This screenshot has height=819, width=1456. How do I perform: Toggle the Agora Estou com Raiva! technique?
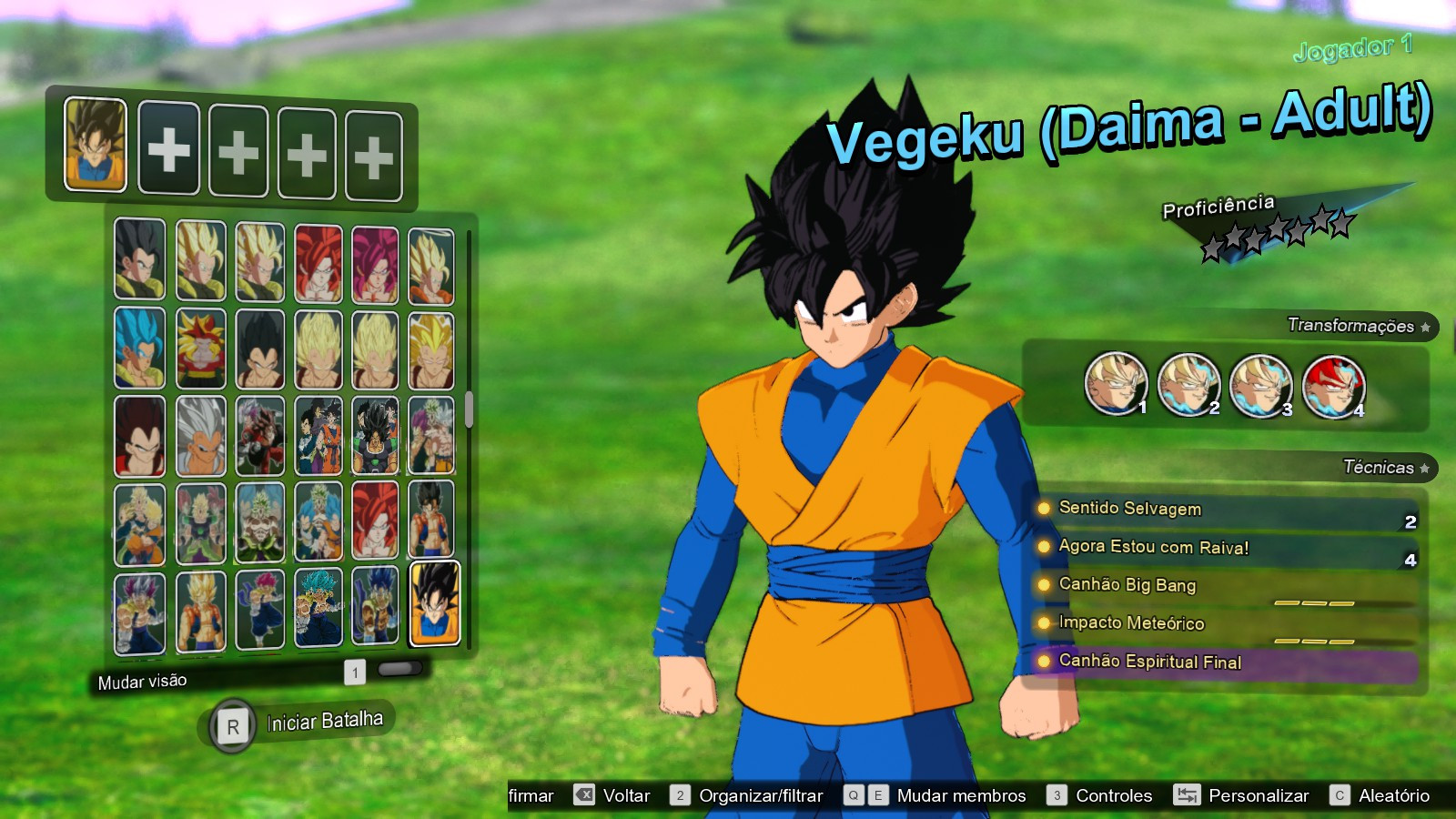point(1044,548)
